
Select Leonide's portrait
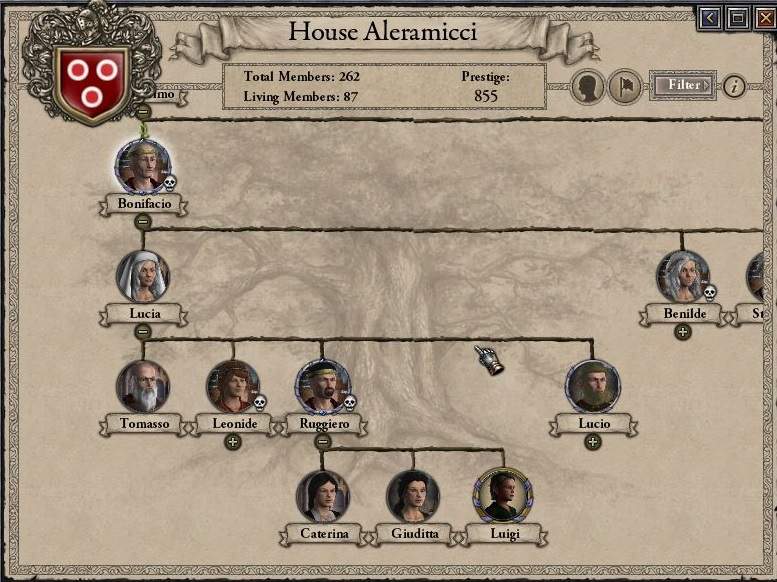tap(233, 386)
